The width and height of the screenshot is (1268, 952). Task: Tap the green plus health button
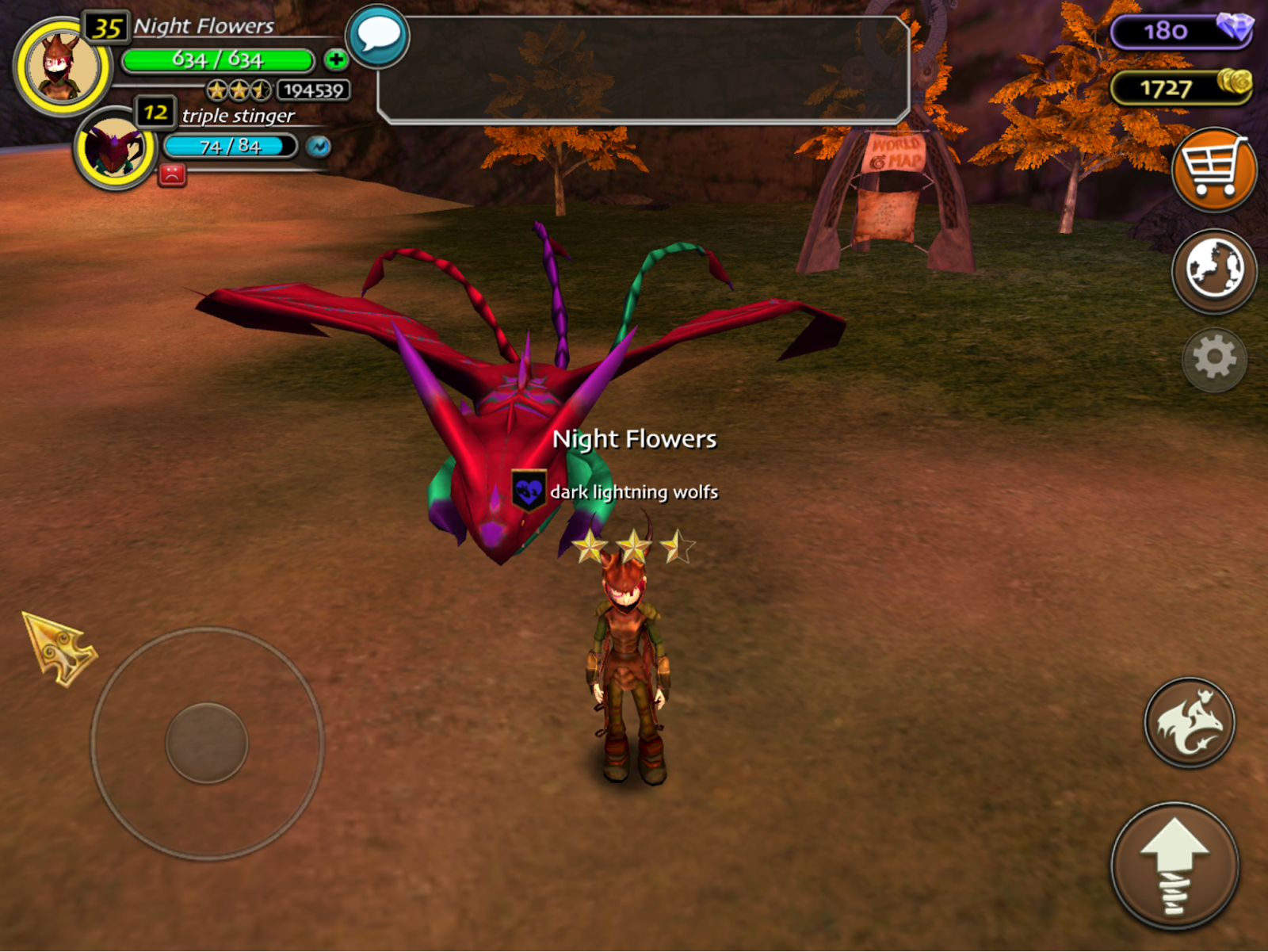click(336, 59)
